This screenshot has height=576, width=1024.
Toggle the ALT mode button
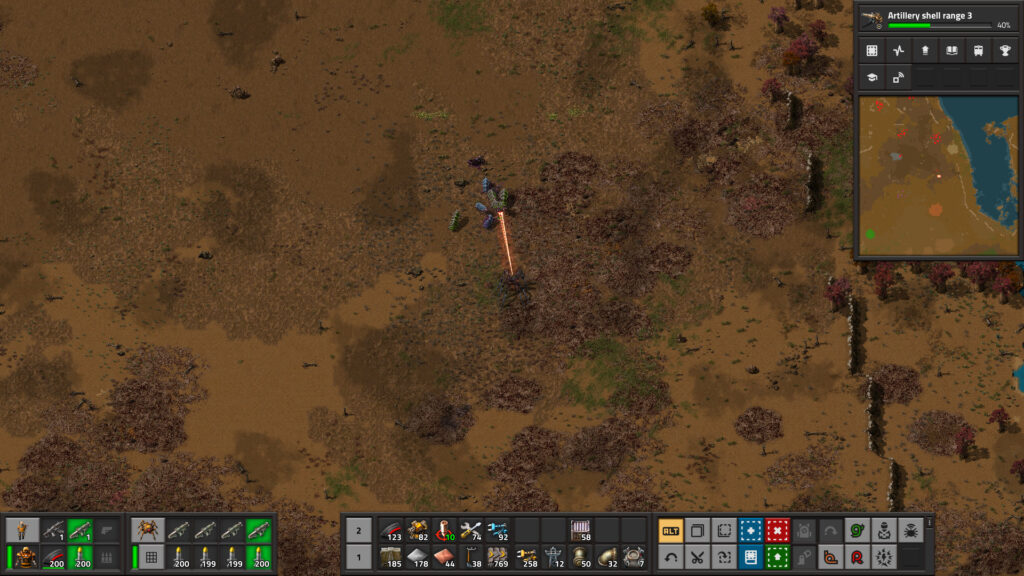click(670, 531)
